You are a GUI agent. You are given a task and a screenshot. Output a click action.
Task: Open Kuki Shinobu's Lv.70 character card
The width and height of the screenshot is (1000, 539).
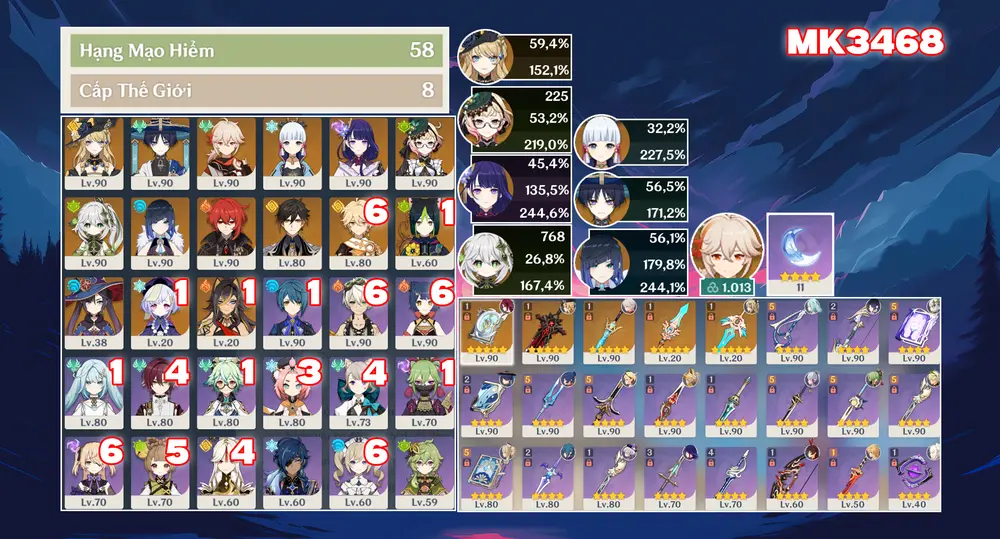[x=424, y=386]
